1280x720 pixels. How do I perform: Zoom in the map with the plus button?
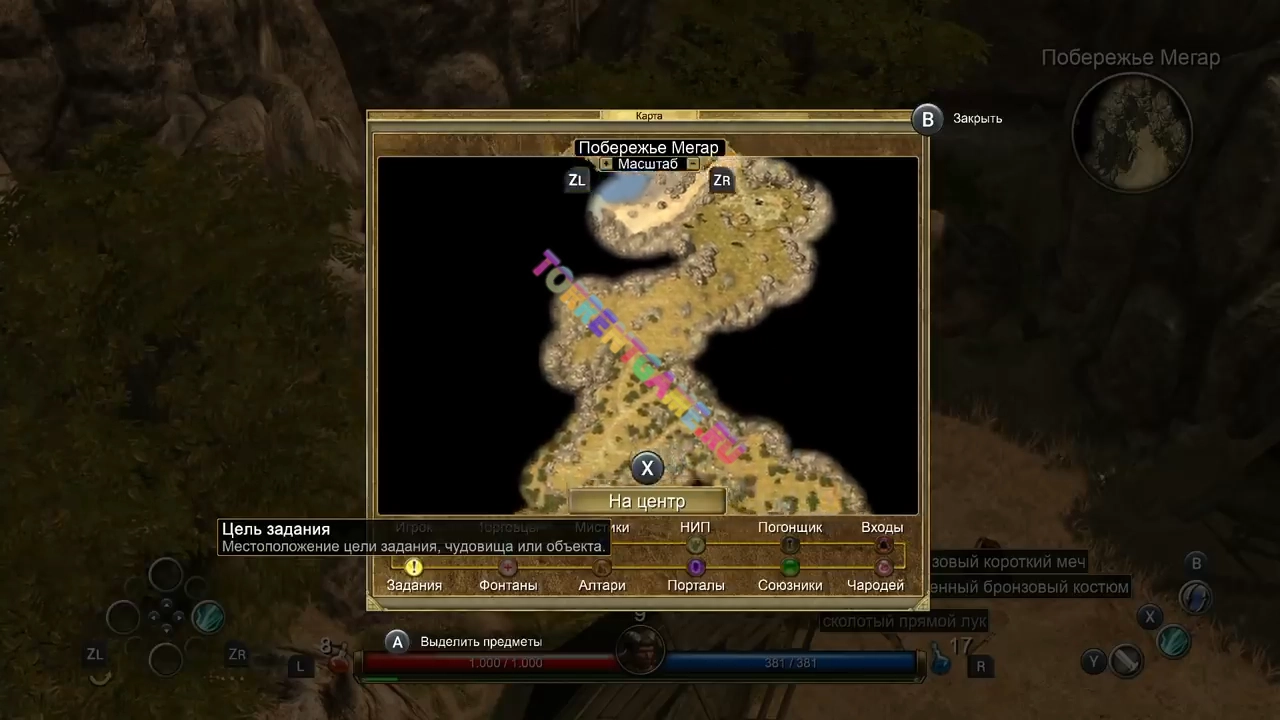[x=606, y=164]
